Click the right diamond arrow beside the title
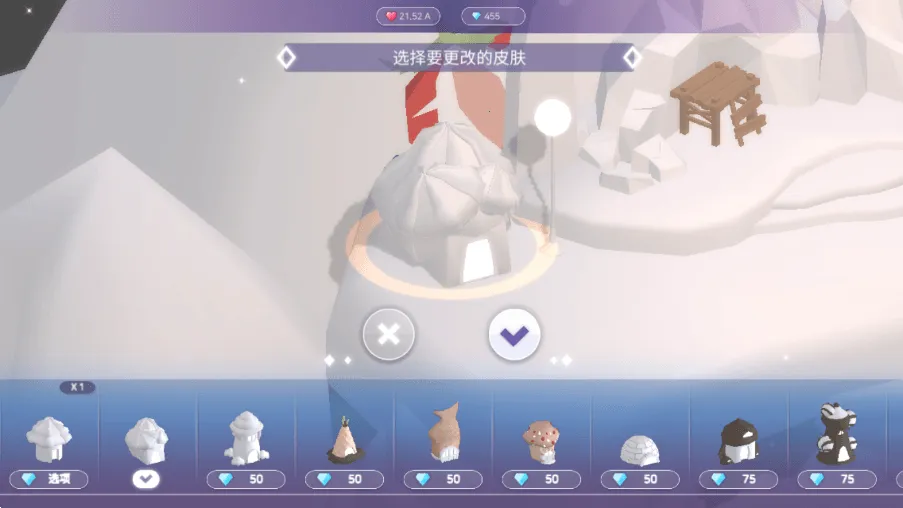 pyautogui.click(x=632, y=58)
